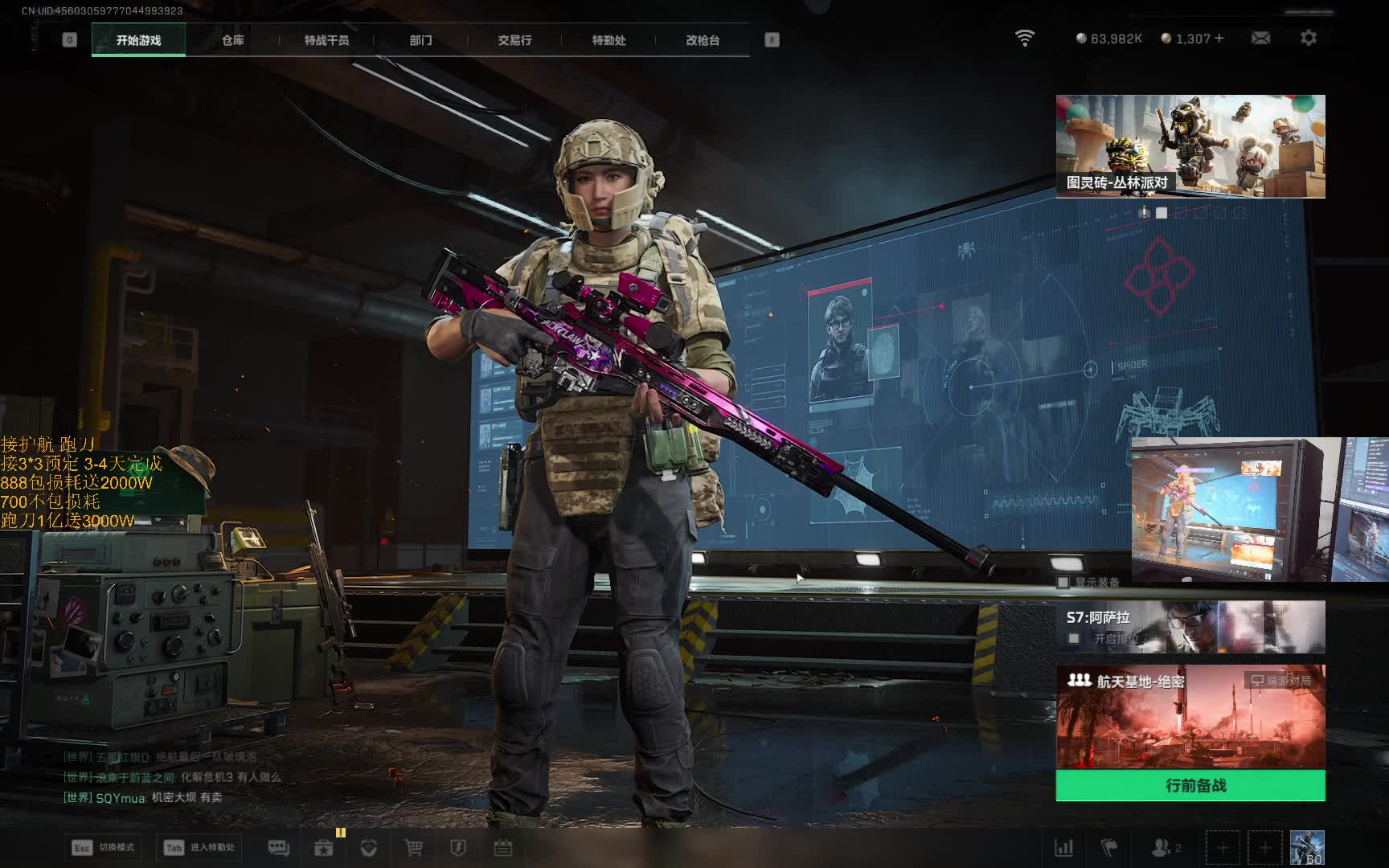This screenshot has height=868, width=1389.
Task: Open the 部门 department tab
Action: pyautogui.click(x=420, y=40)
